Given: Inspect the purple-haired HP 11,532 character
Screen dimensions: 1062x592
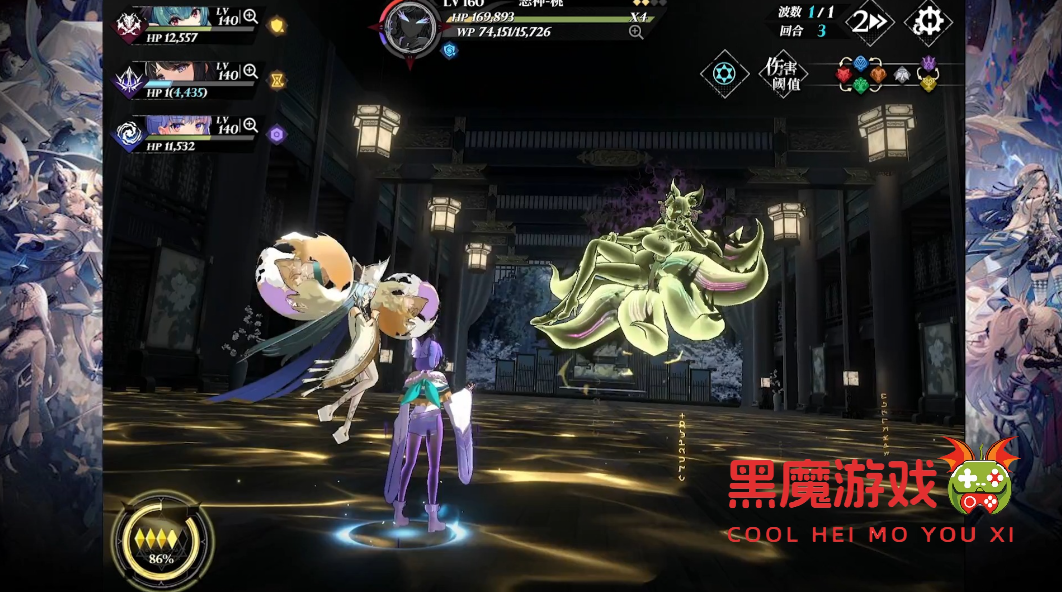Looking at the screenshot, I should pos(250,126).
